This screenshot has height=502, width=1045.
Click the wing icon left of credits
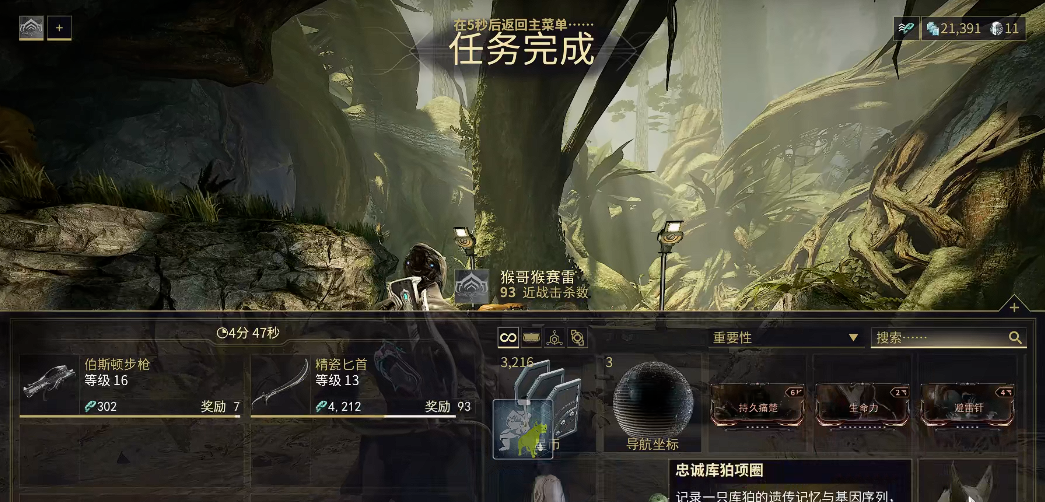tap(907, 28)
